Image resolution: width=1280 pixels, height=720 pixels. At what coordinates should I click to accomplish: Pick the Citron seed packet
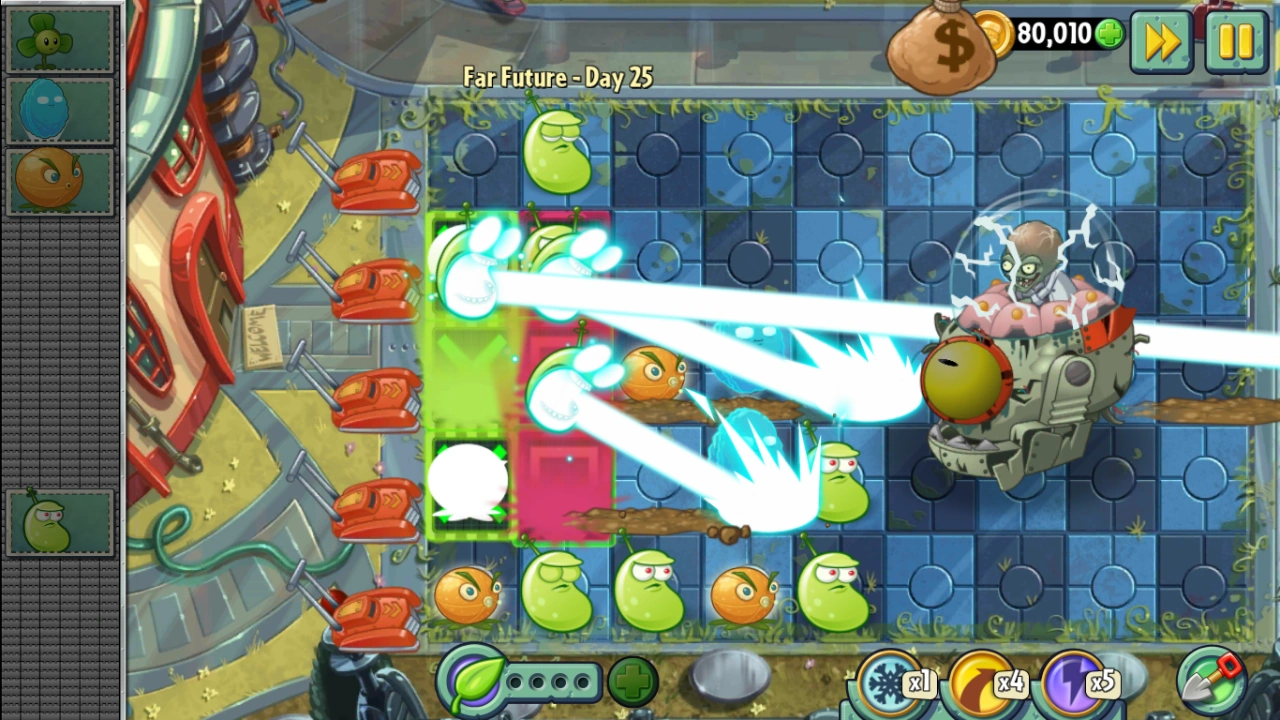point(60,180)
